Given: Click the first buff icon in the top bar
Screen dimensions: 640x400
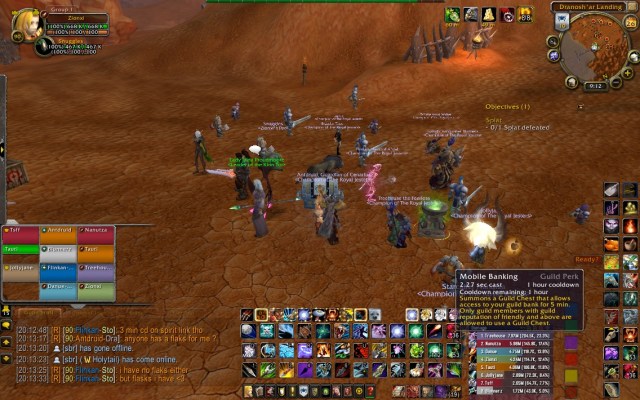Looking at the screenshot, I should [453, 15].
